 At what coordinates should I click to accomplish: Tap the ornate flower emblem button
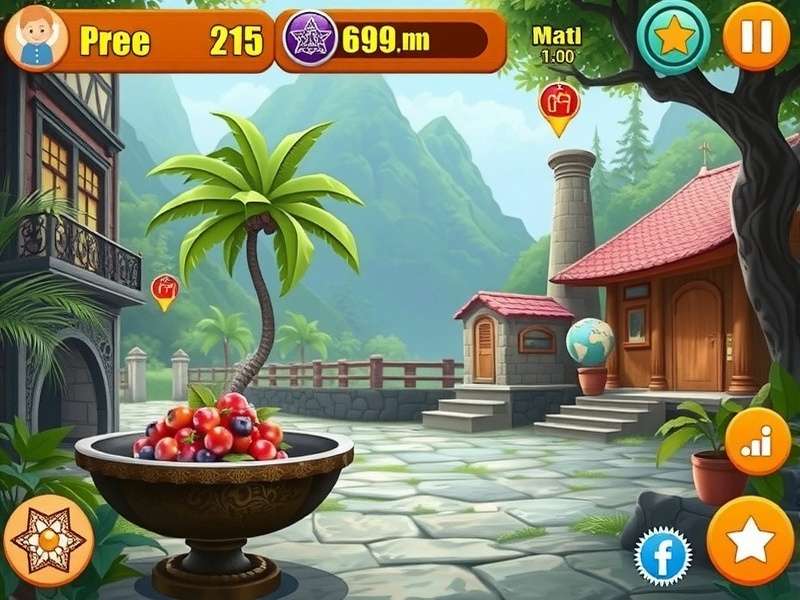pos(48,540)
